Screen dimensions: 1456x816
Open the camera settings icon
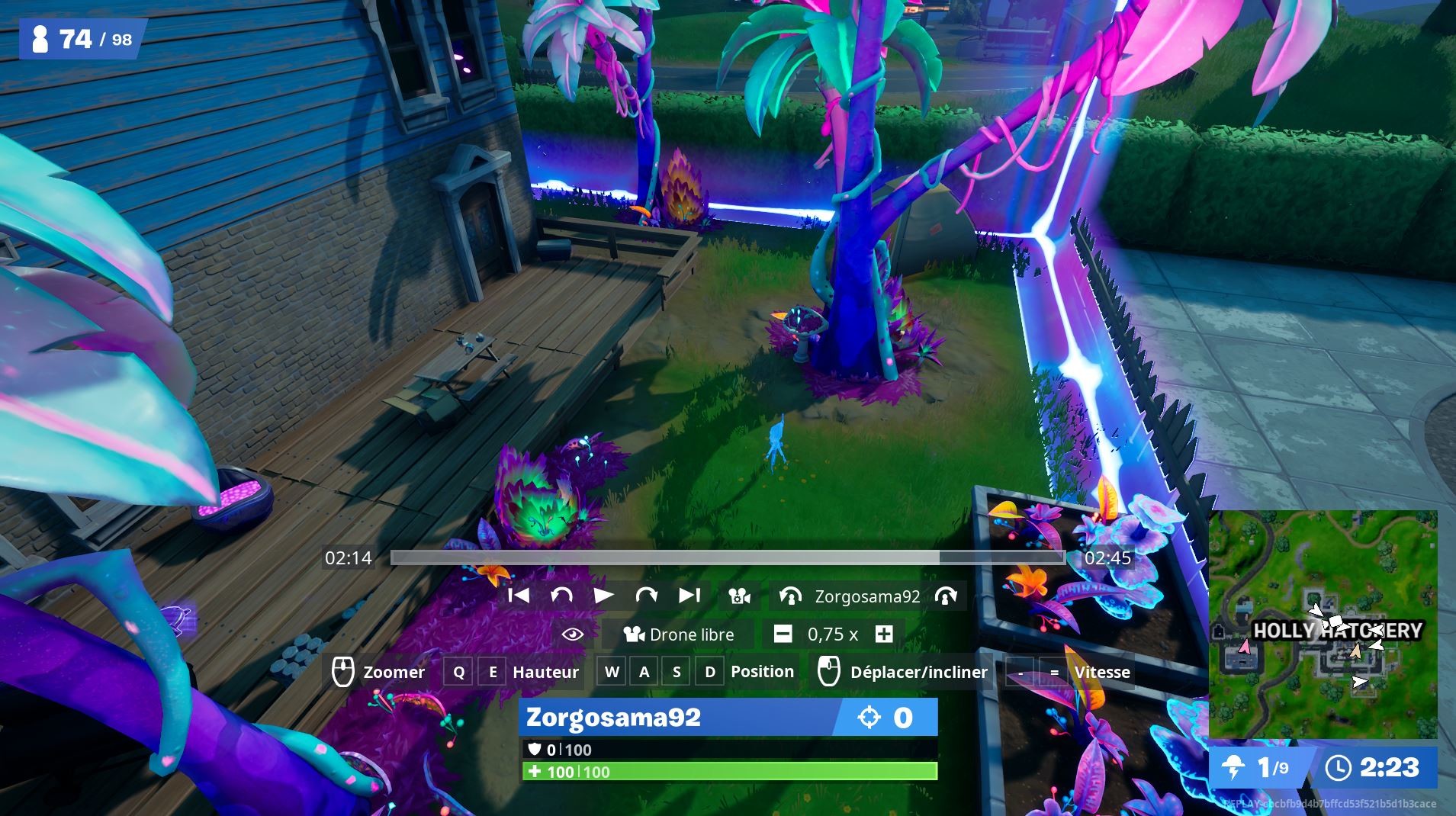point(739,596)
